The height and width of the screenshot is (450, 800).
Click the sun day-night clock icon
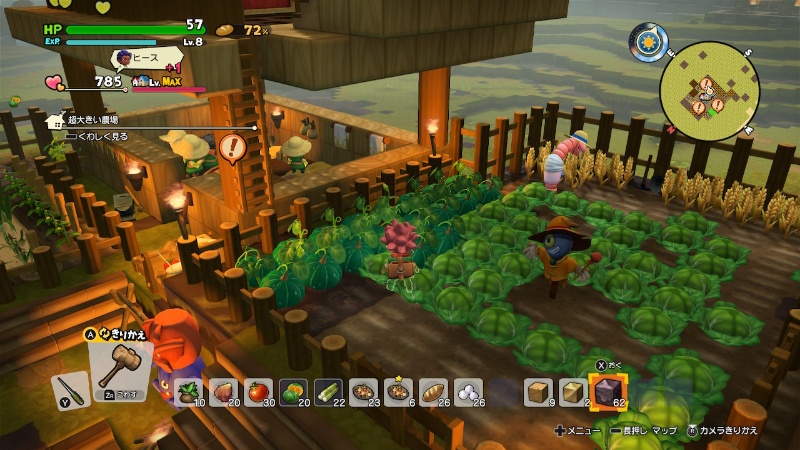click(648, 42)
